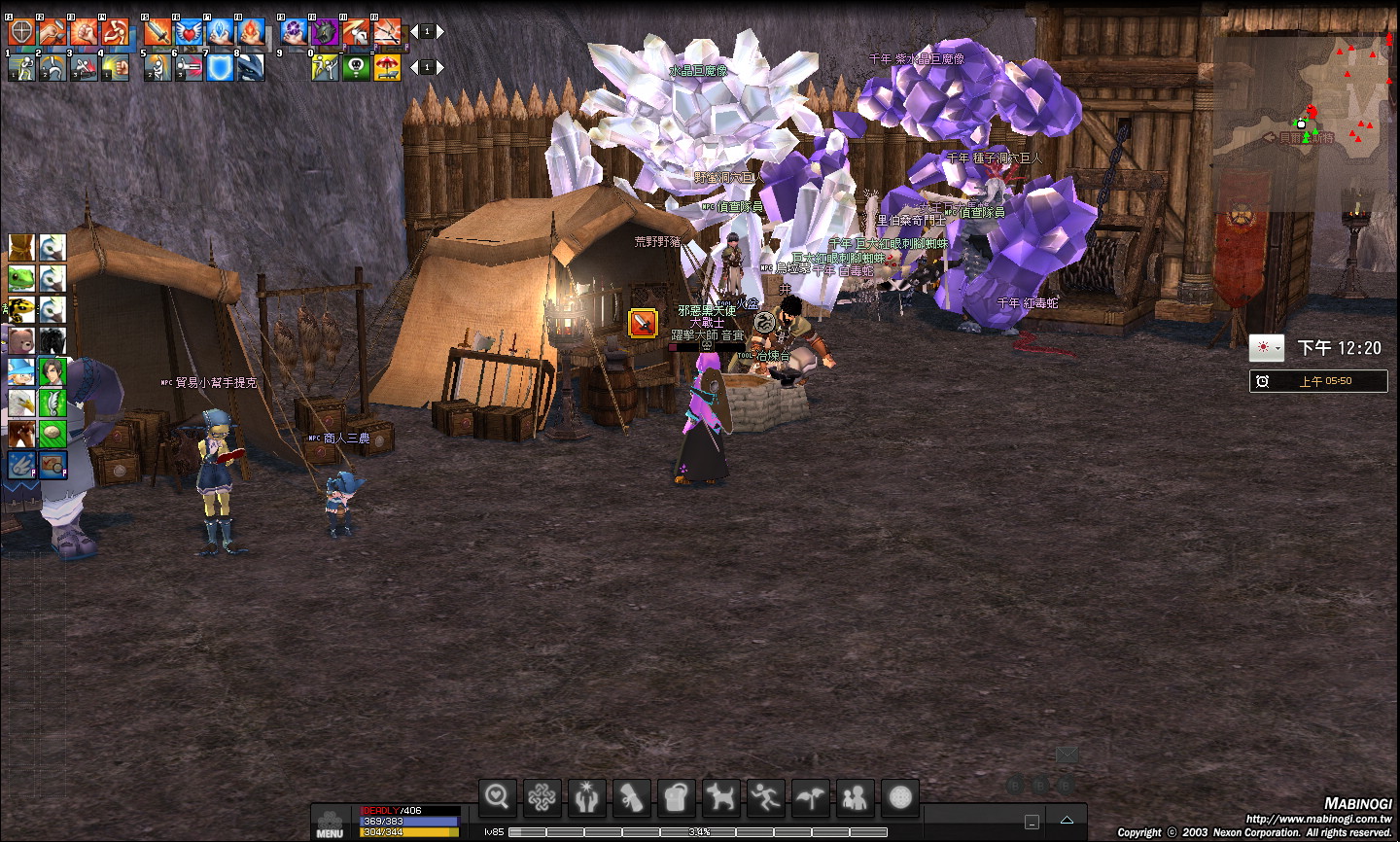Image resolution: width=1400 pixels, height=842 pixels.
Task: Select the firebolt flame skill on F8
Action: coord(251,33)
